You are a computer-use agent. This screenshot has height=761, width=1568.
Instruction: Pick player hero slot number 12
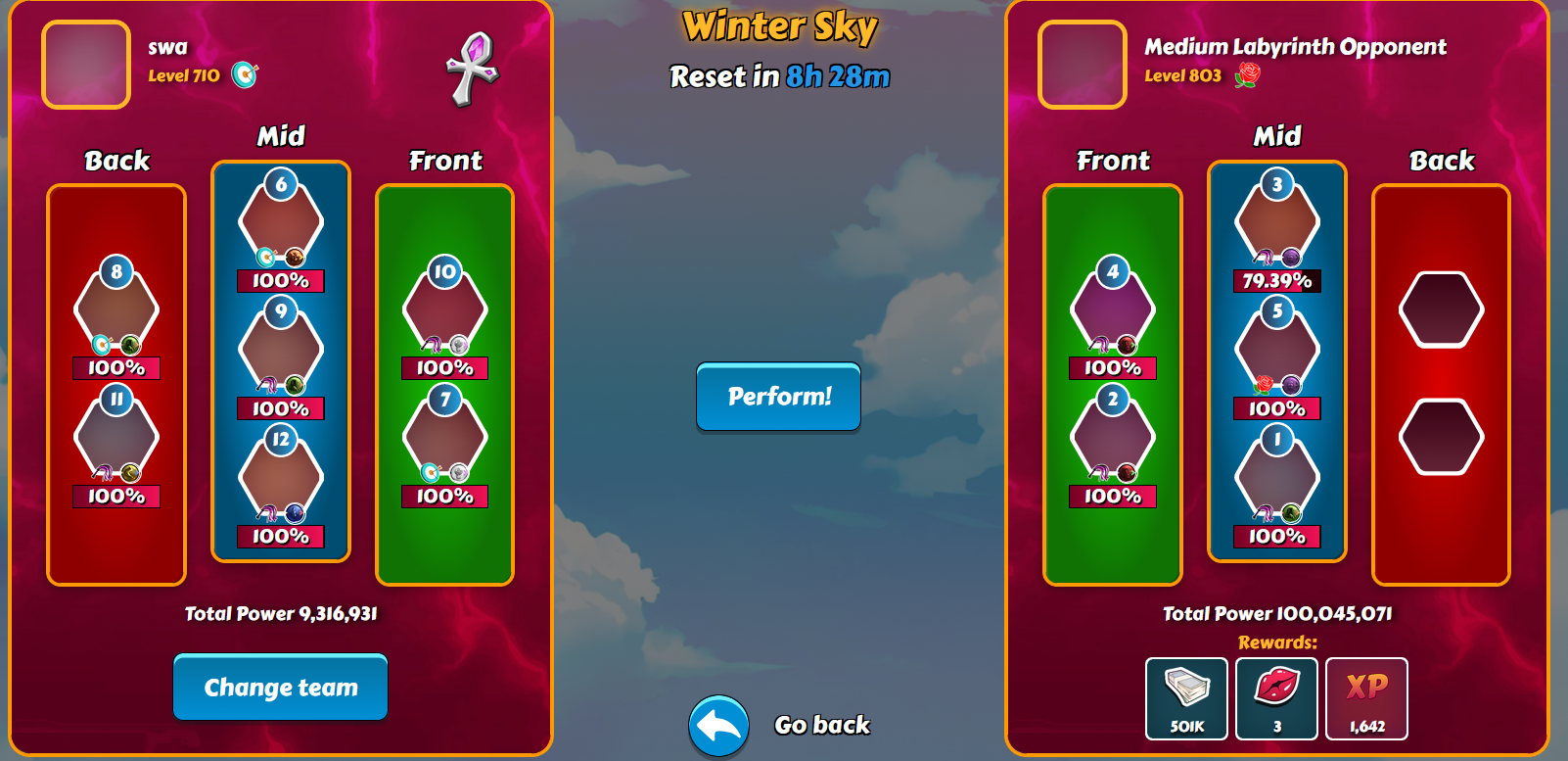tap(281, 478)
